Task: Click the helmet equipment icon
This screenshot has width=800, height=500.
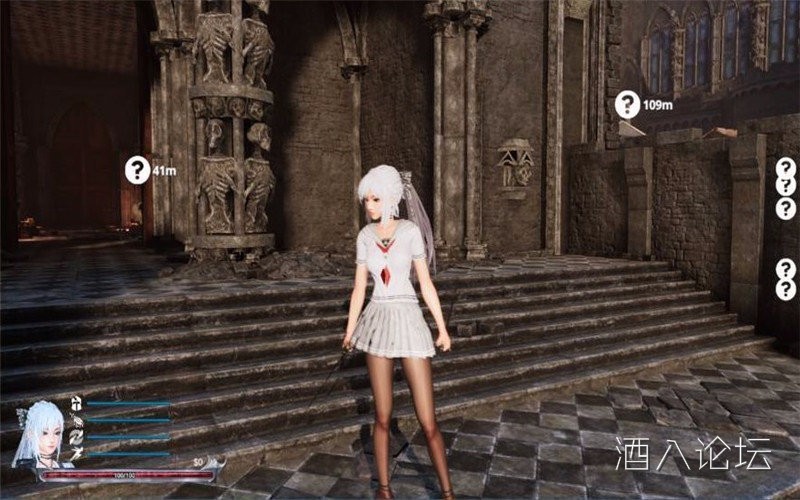Action: pyautogui.click(x=76, y=403)
